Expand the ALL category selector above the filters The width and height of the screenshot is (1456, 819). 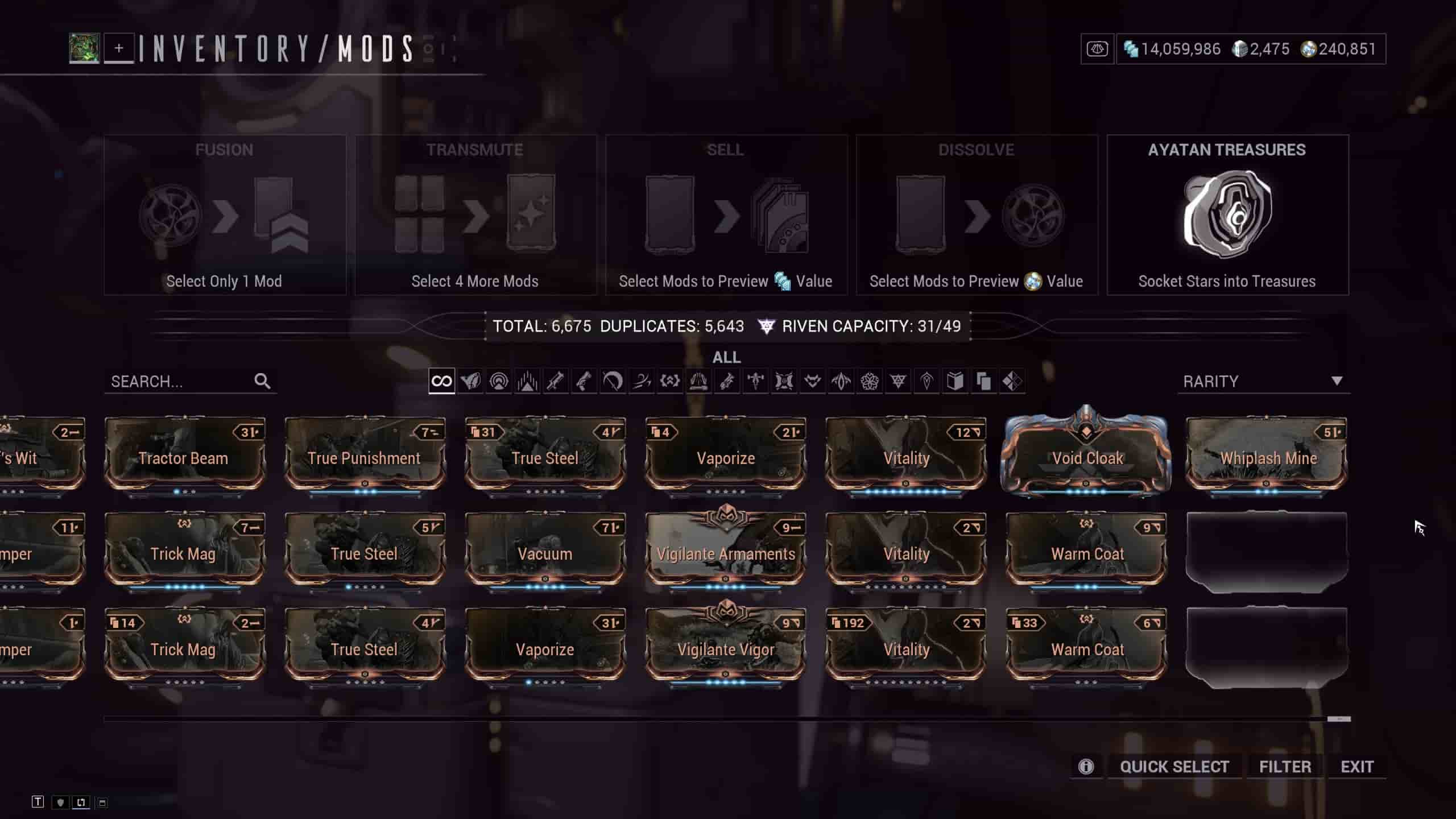tap(728, 357)
